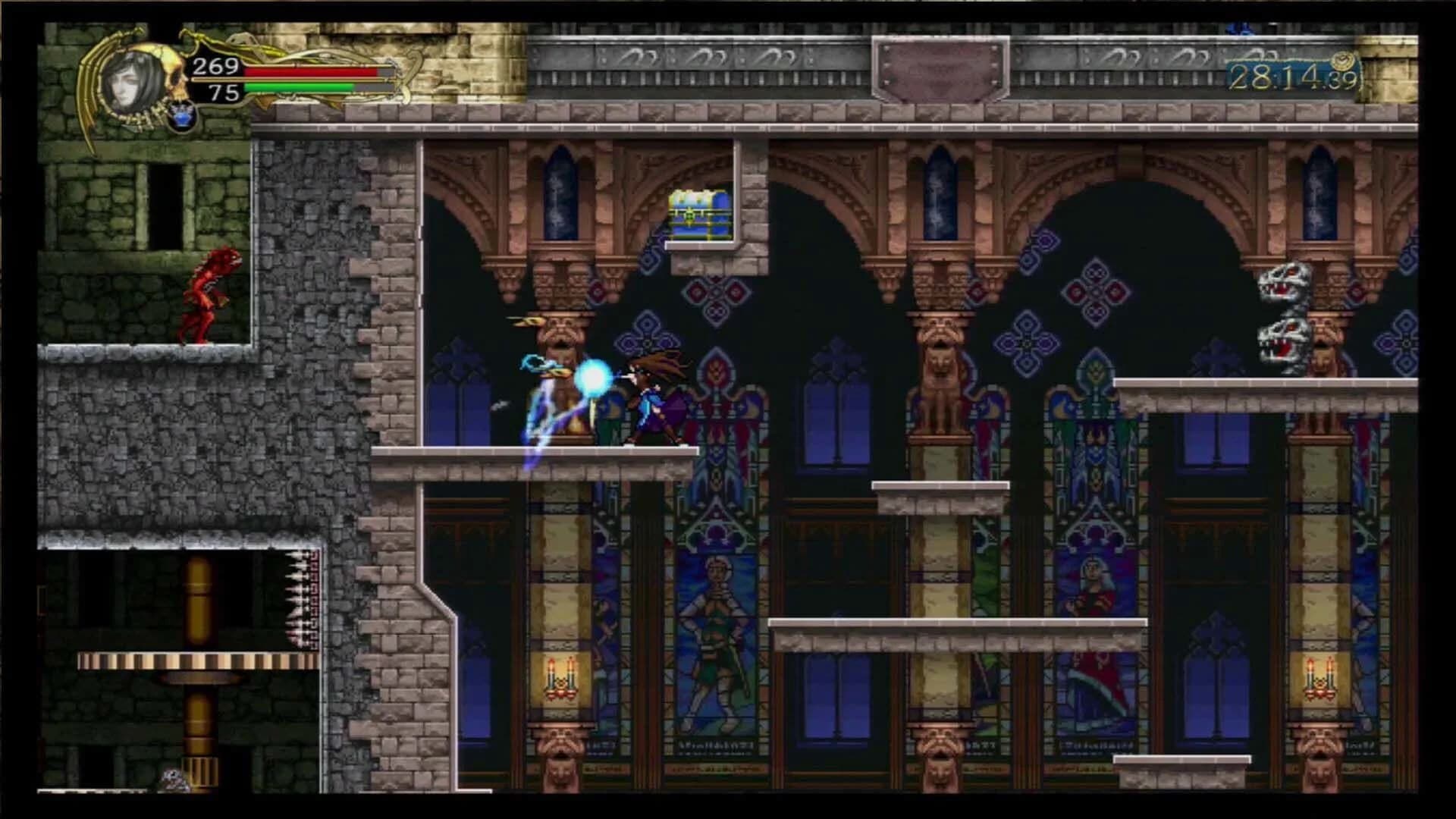Screen dimensions: 1456x819
Task: Click the red HP bar
Action: 311,71
